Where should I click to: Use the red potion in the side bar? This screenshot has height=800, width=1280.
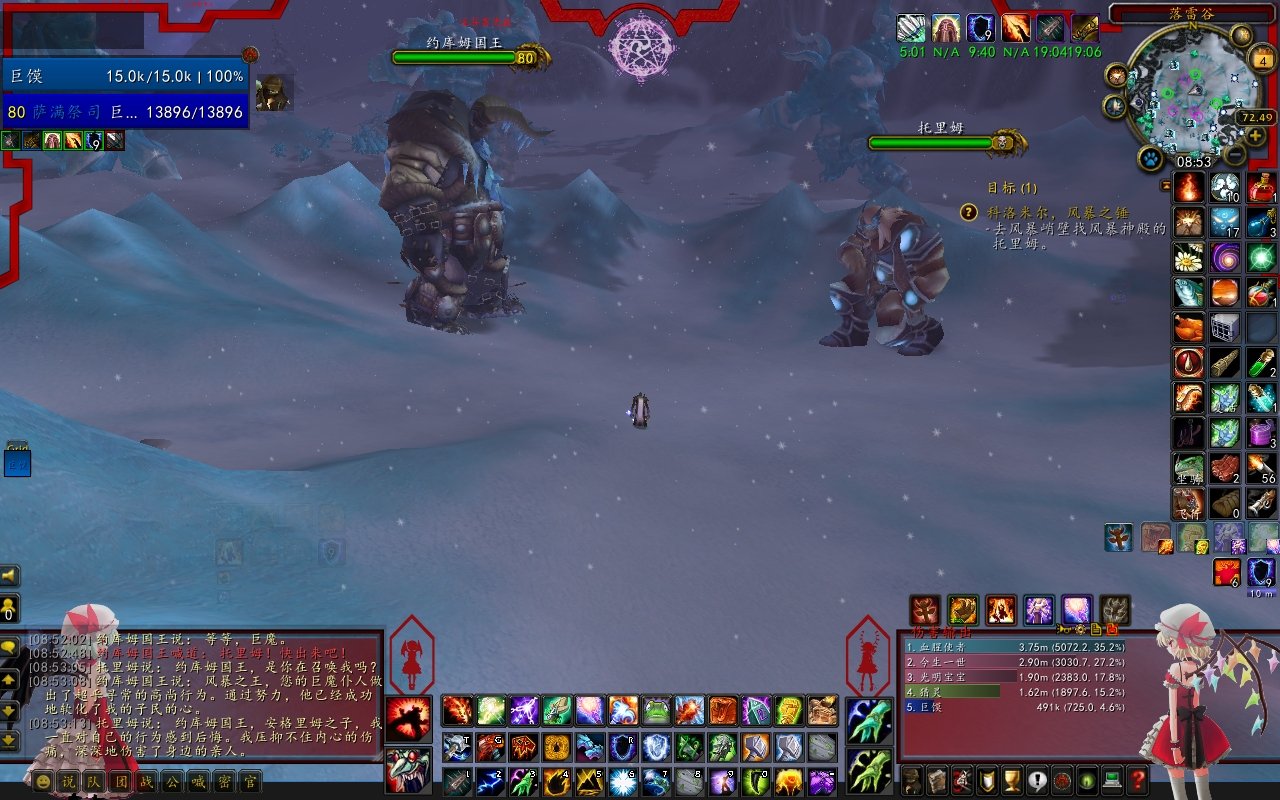pyautogui.click(x=1261, y=187)
